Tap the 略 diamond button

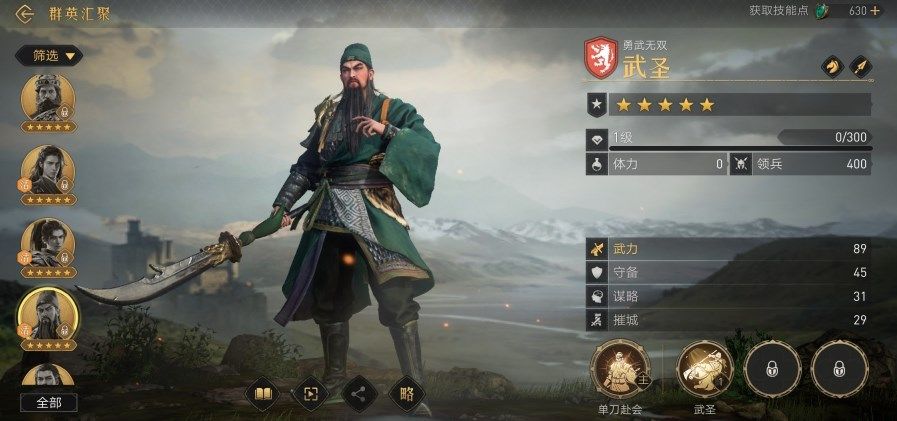[406, 394]
